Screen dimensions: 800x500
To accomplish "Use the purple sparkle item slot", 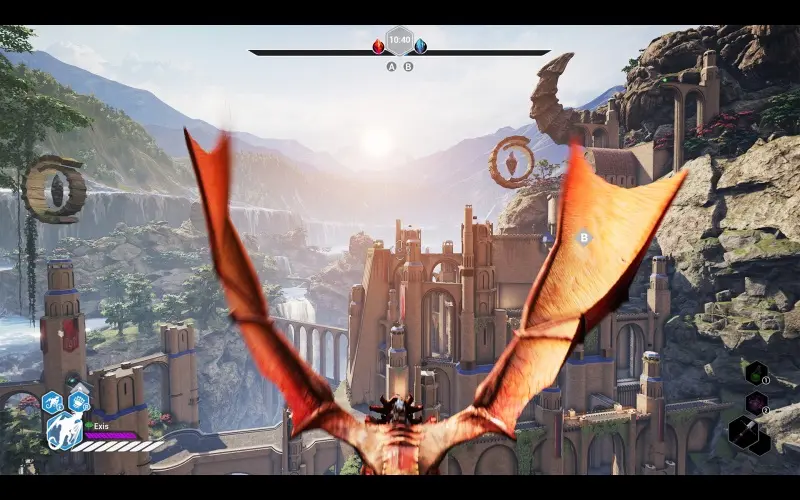I will 756,403.
